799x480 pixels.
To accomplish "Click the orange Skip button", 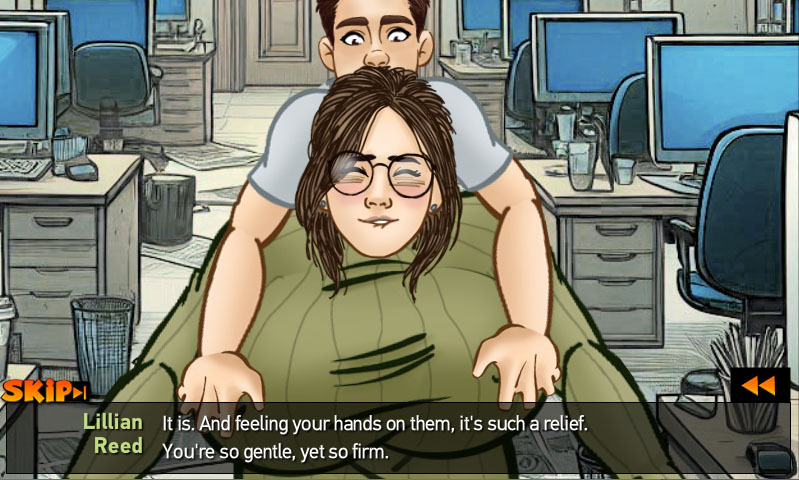I will [x=44, y=390].
